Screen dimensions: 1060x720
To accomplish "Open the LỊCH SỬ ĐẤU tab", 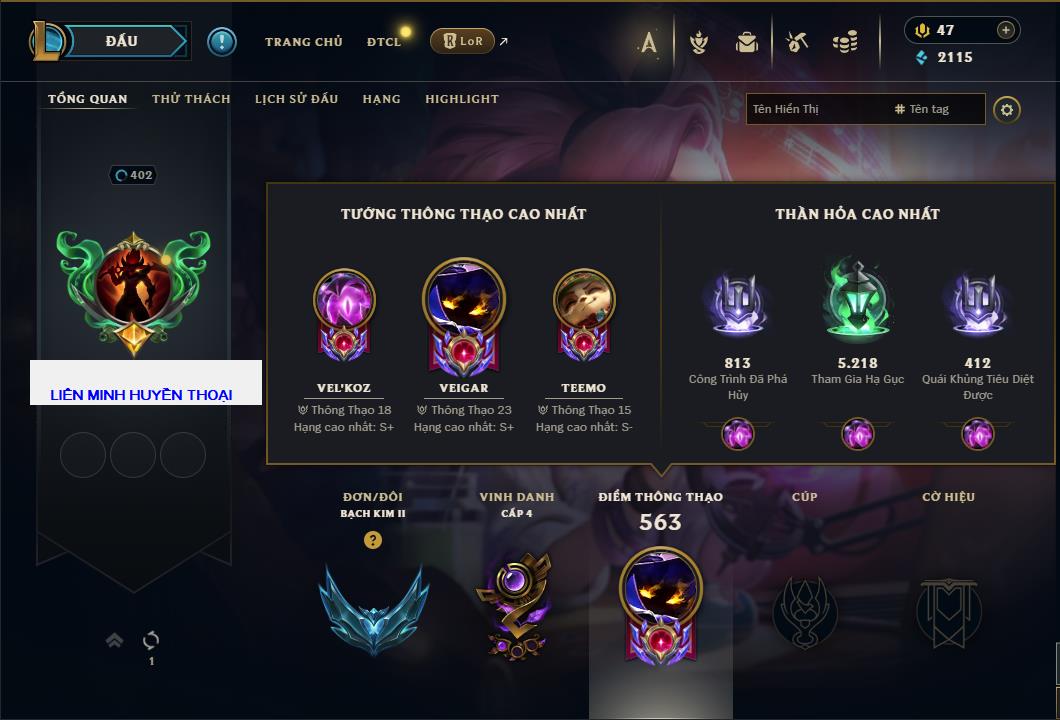I will point(296,99).
